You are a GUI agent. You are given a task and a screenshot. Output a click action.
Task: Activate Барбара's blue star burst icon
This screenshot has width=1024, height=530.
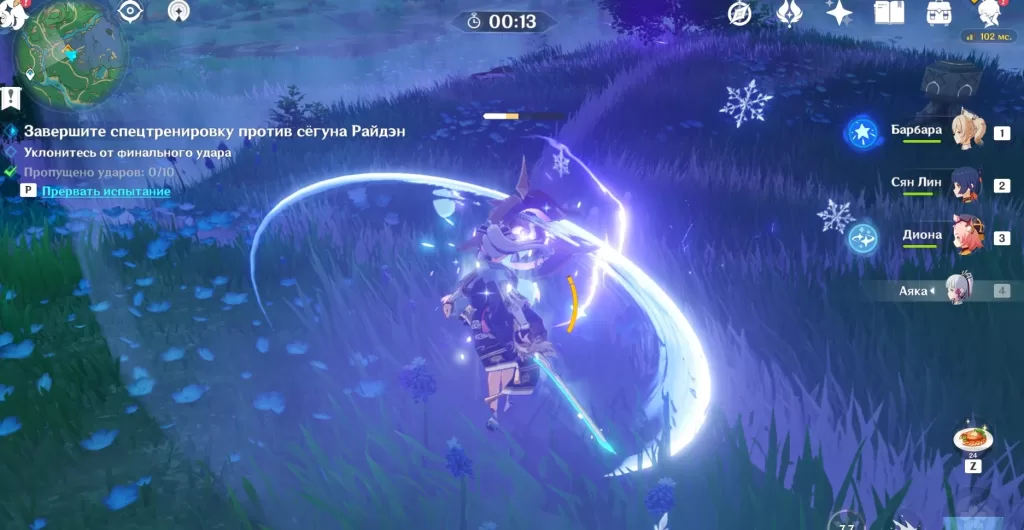861,131
